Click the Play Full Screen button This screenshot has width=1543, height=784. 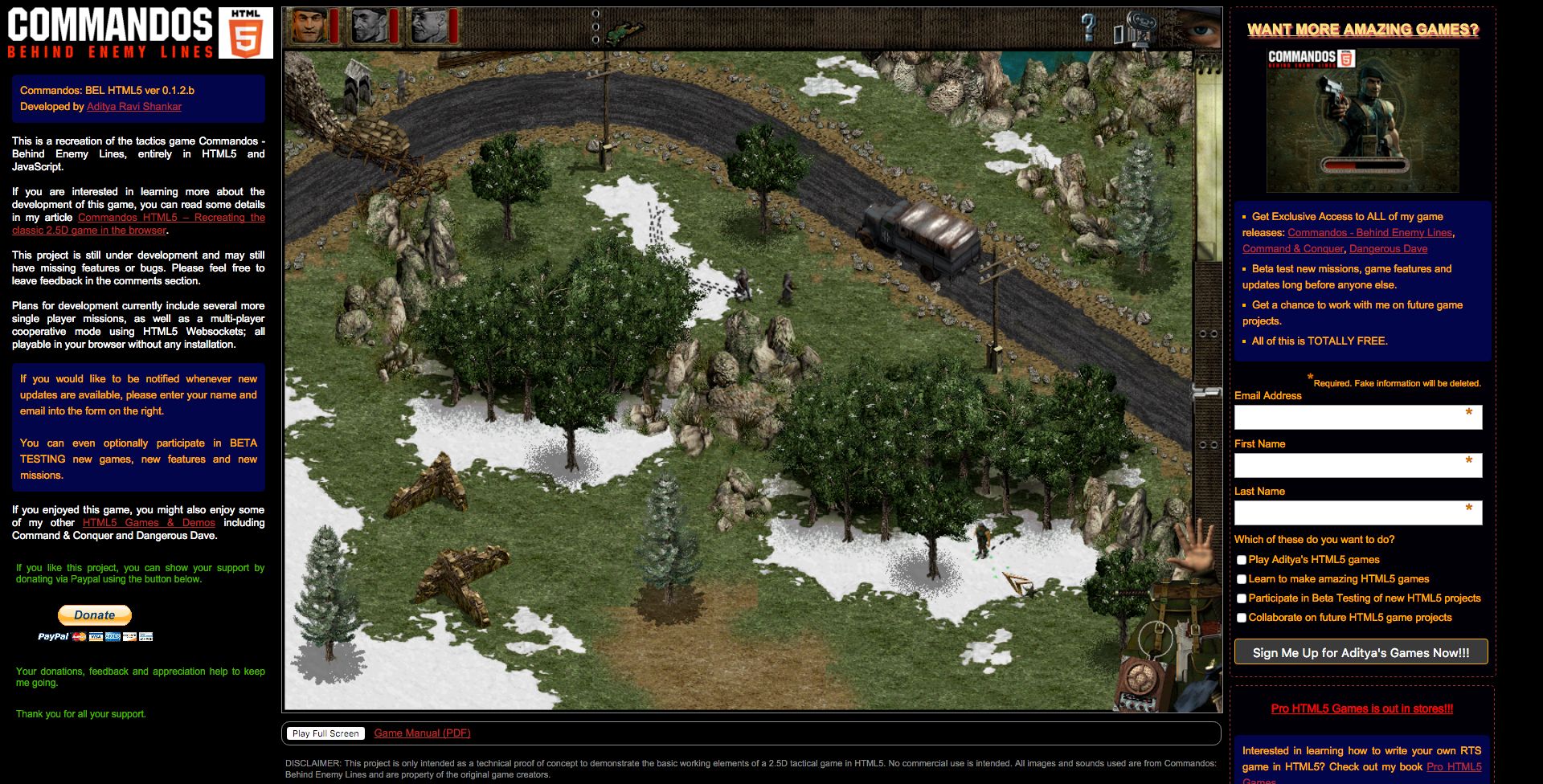325,733
